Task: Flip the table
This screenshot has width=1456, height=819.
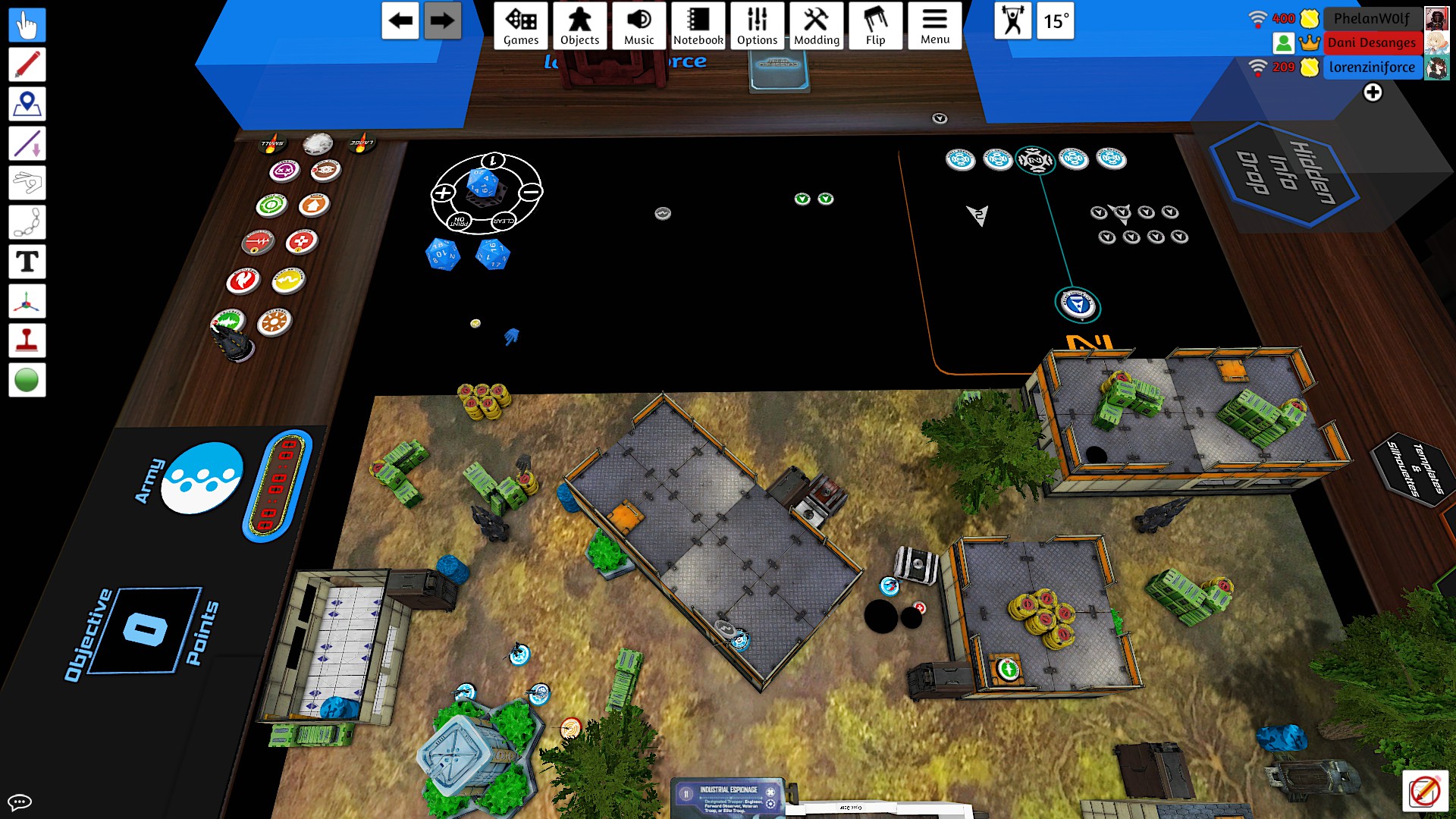Action: [x=875, y=26]
